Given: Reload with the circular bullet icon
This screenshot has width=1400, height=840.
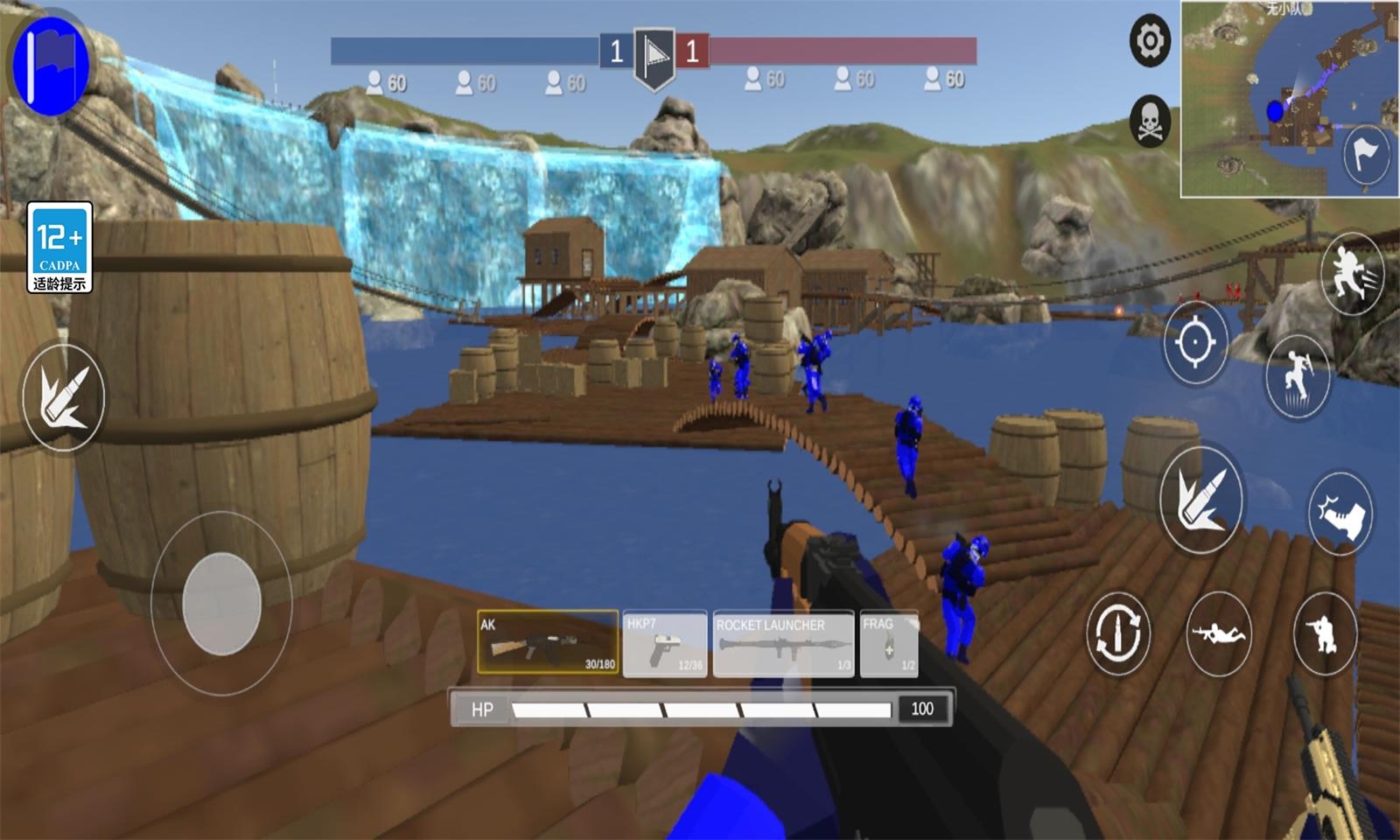Looking at the screenshot, I should pos(1117,633).
